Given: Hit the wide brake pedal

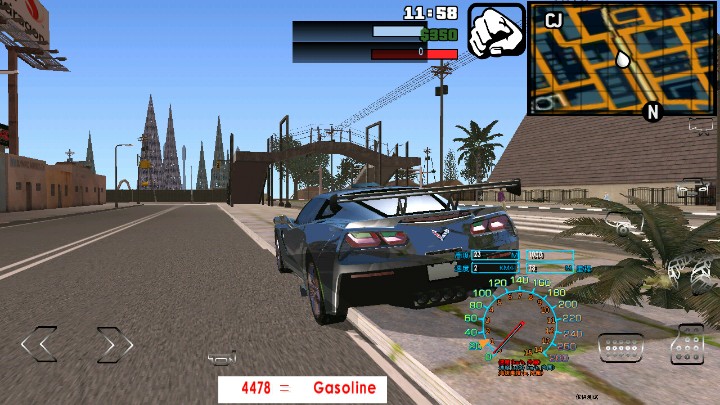Looking at the screenshot, I should (x=620, y=347).
